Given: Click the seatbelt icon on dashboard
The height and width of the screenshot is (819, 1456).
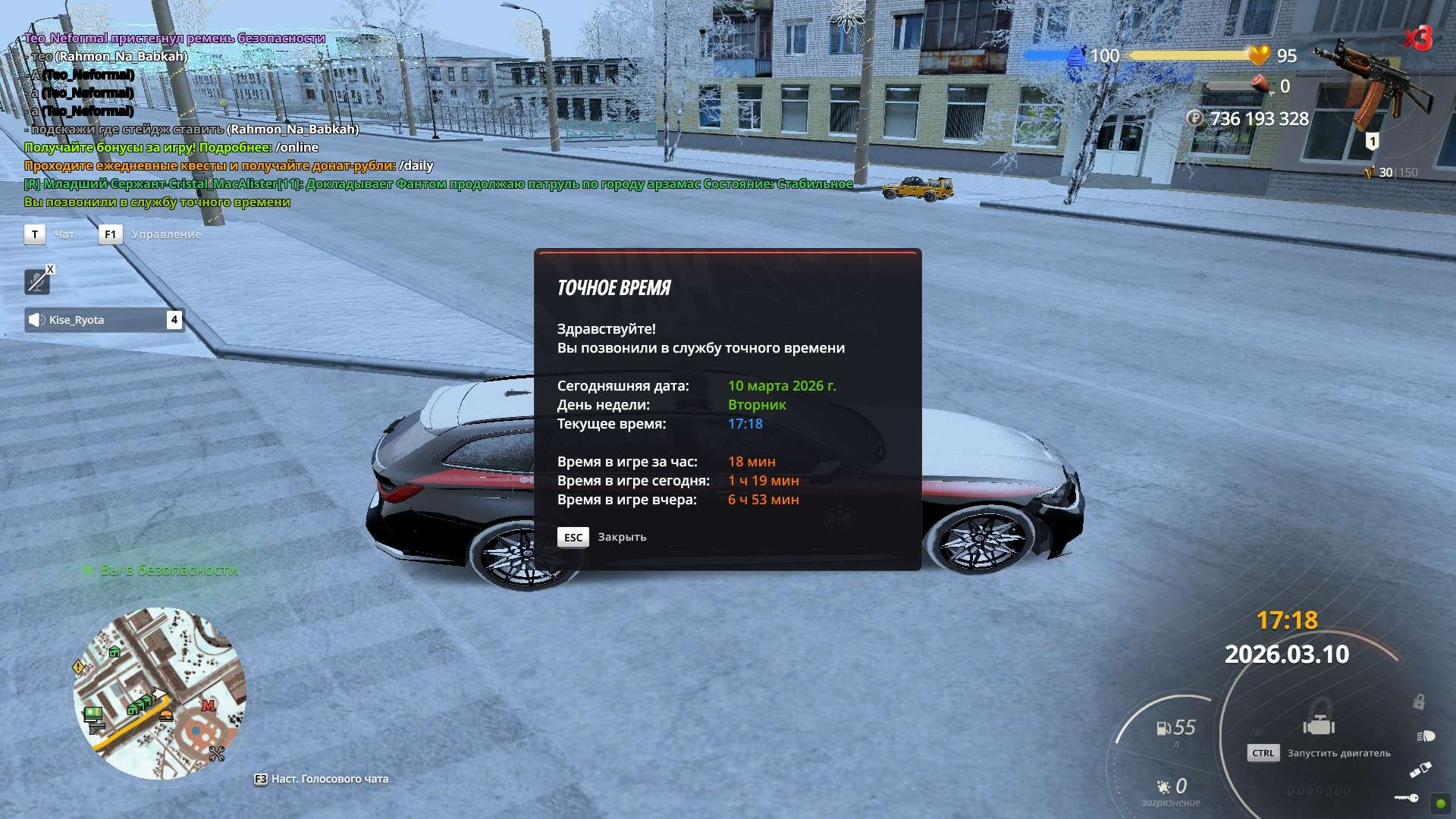Looking at the screenshot, I should point(1420,770).
